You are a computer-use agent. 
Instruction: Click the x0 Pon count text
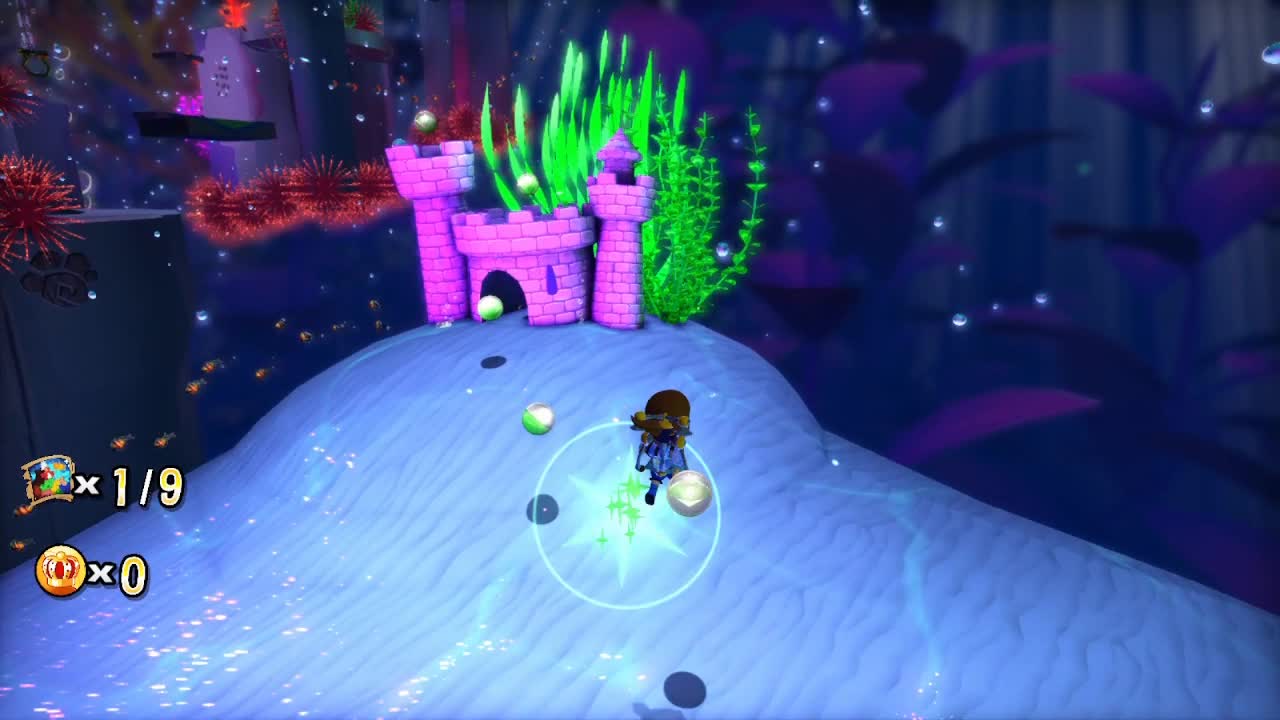click(x=118, y=573)
